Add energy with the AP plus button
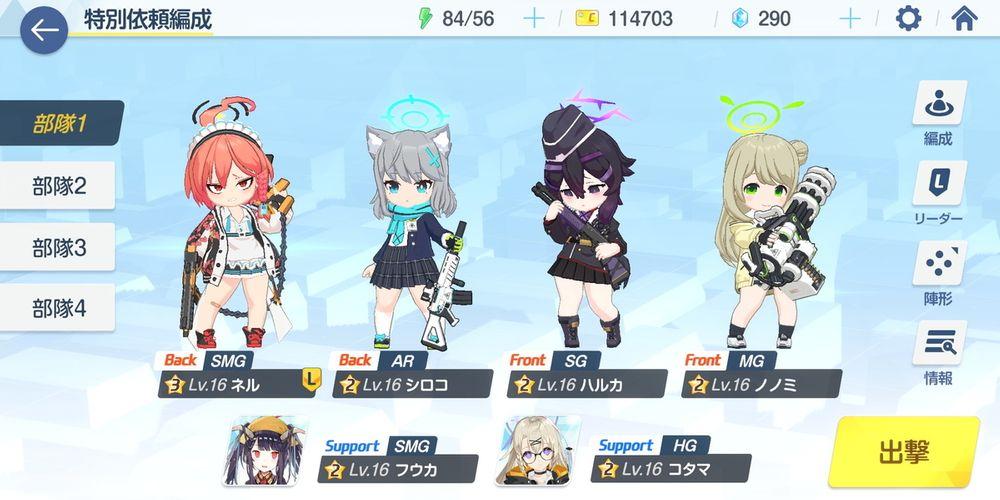1000x500 pixels. [x=534, y=18]
